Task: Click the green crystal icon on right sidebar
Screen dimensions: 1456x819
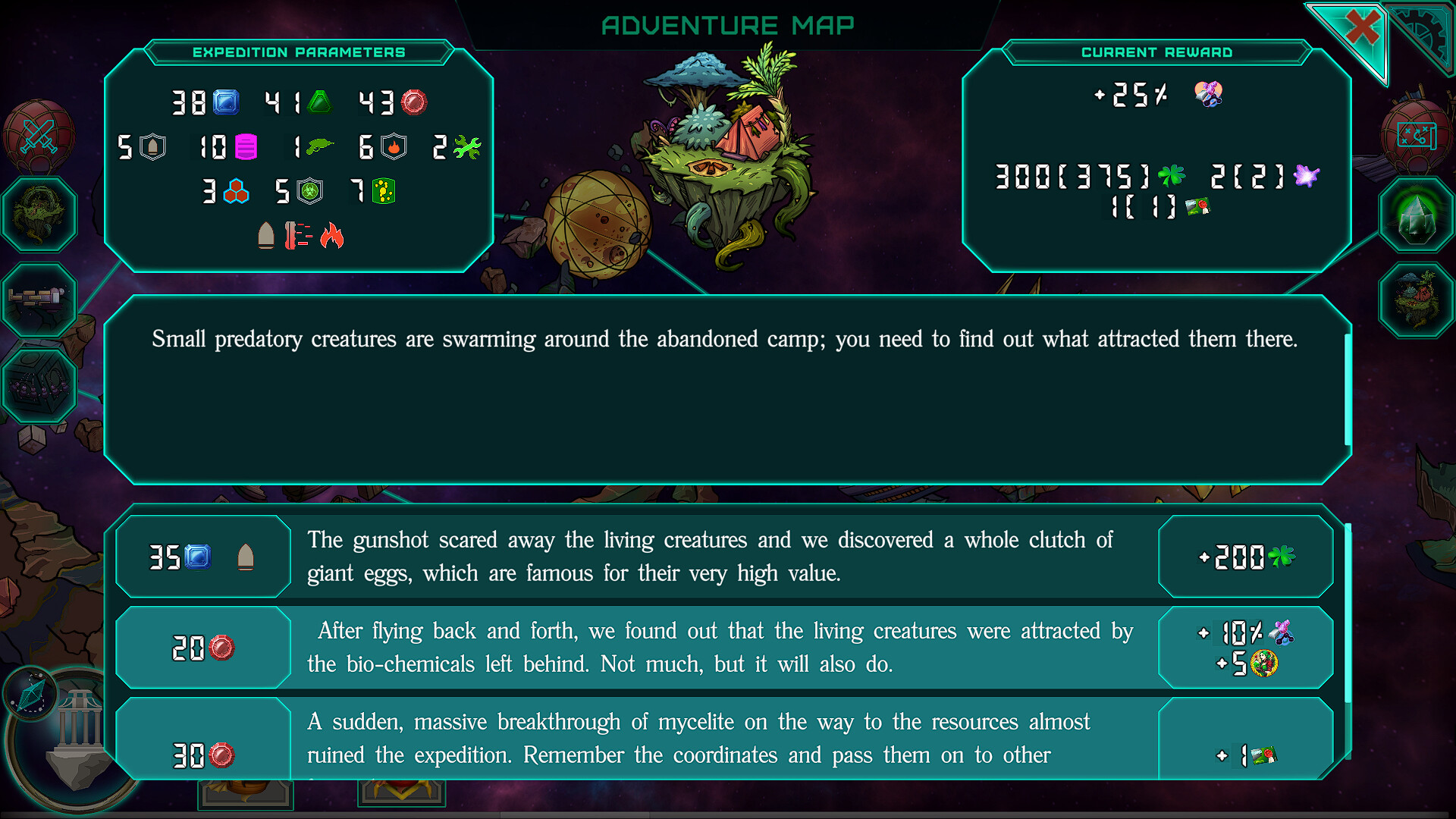Action: click(1417, 216)
